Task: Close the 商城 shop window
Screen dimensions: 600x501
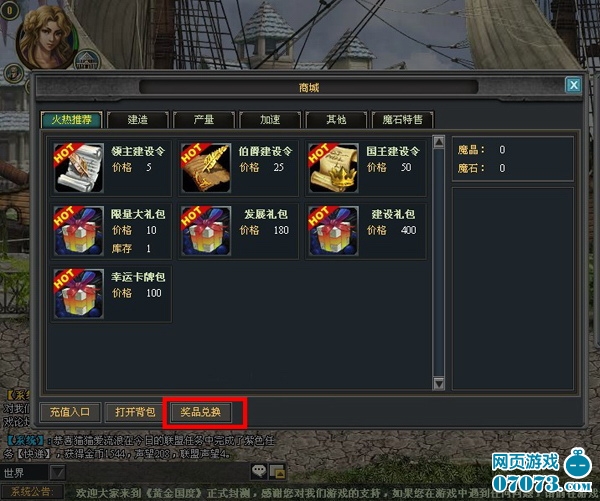Action: coord(573,86)
